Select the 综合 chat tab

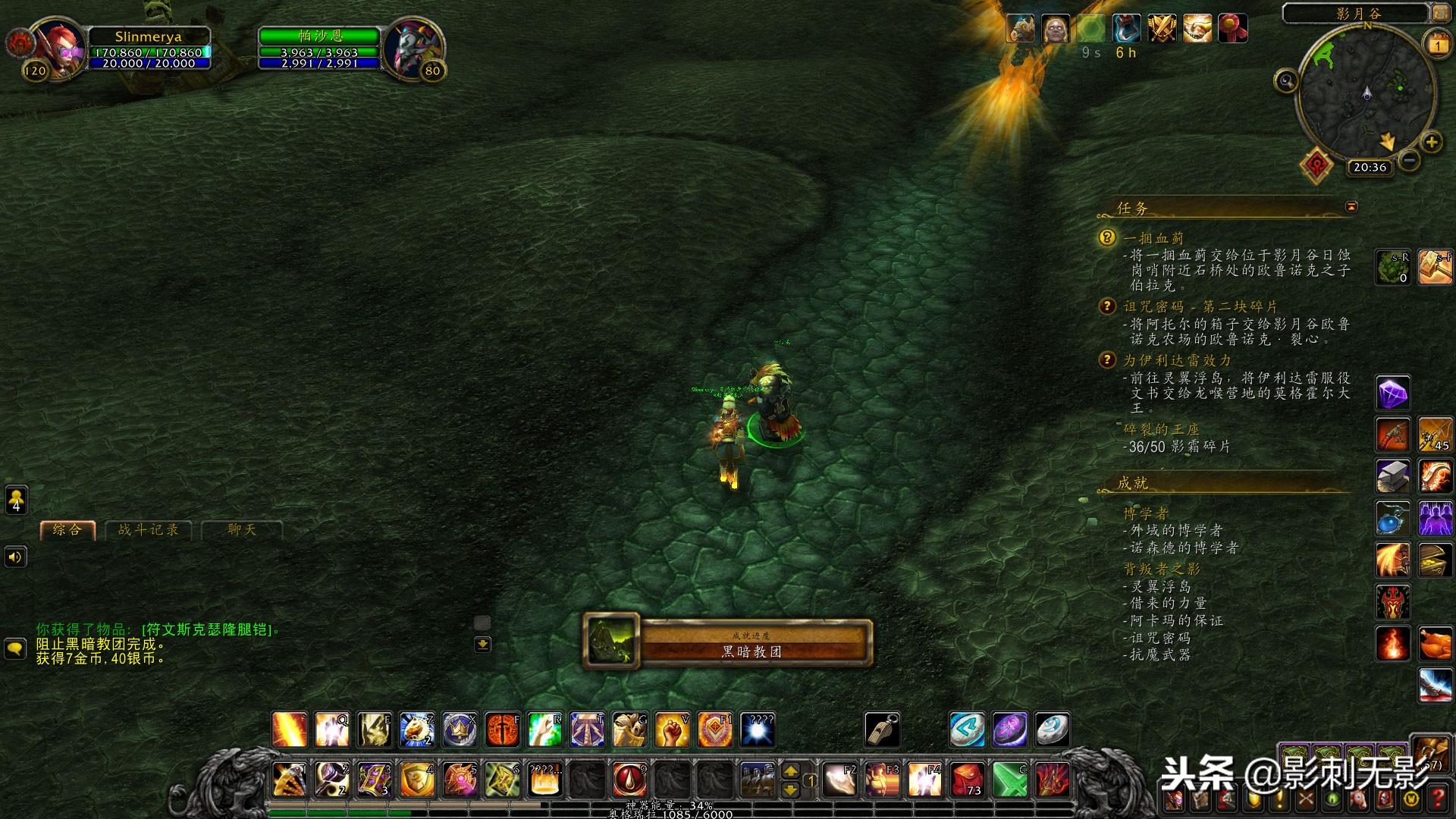67,530
